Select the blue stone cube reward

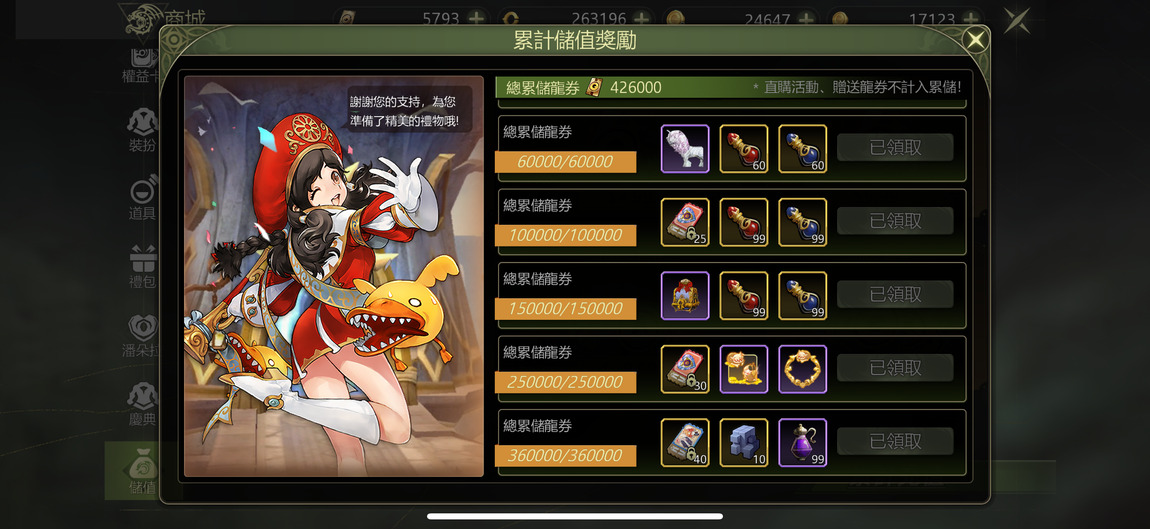tap(744, 442)
